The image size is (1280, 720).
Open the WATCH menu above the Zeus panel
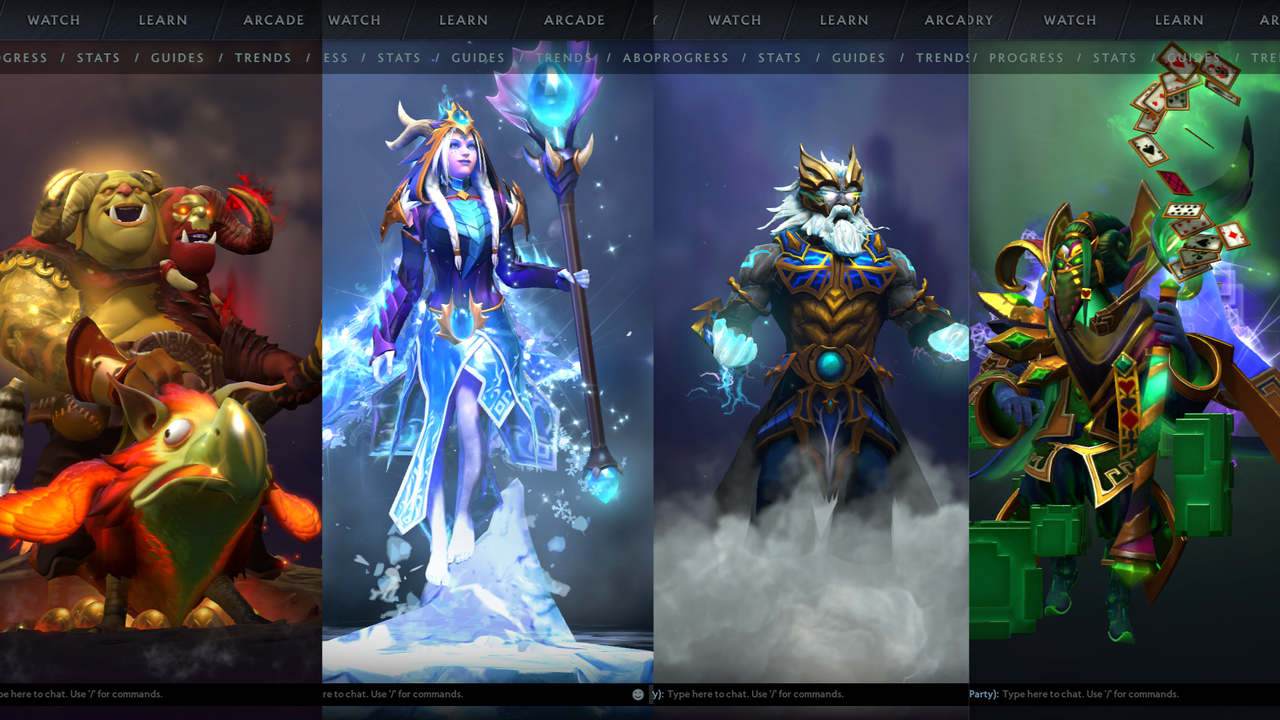(735, 19)
